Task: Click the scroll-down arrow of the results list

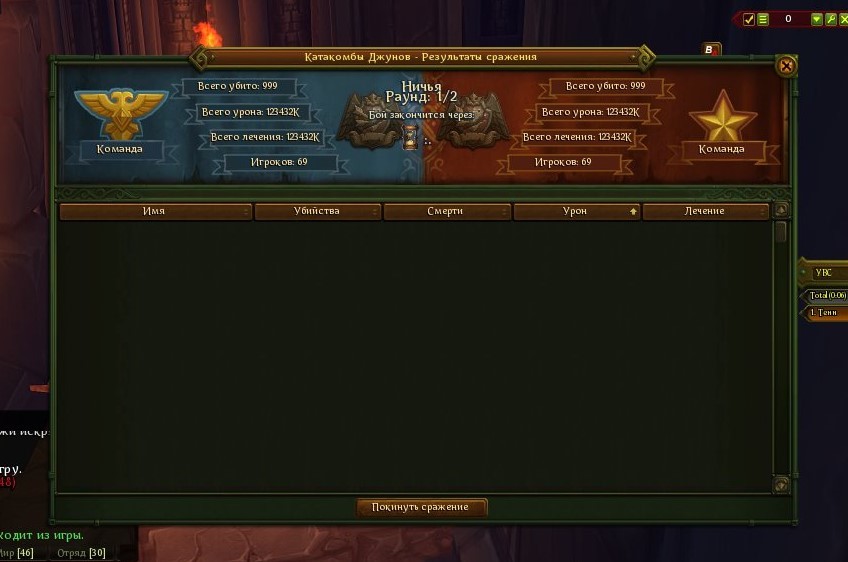Action: (781, 484)
